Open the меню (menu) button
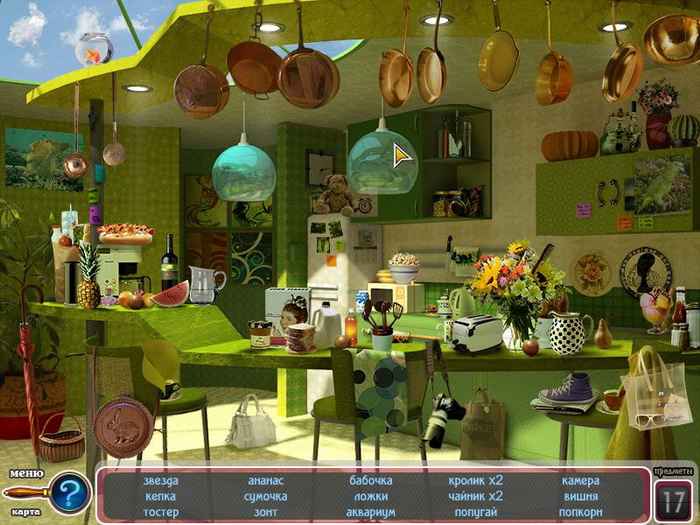Viewport: 700px width, 525px height. (25, 473)
